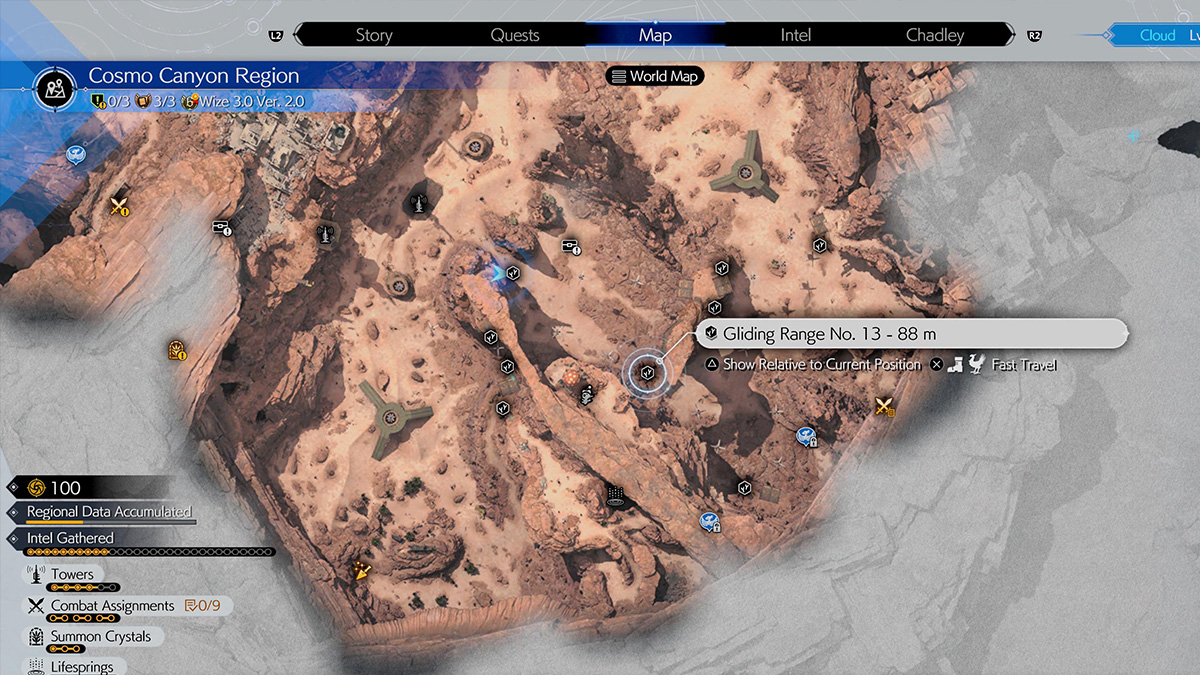Select the highlighted Gliding Range No. 13 marker

(647, 372)
